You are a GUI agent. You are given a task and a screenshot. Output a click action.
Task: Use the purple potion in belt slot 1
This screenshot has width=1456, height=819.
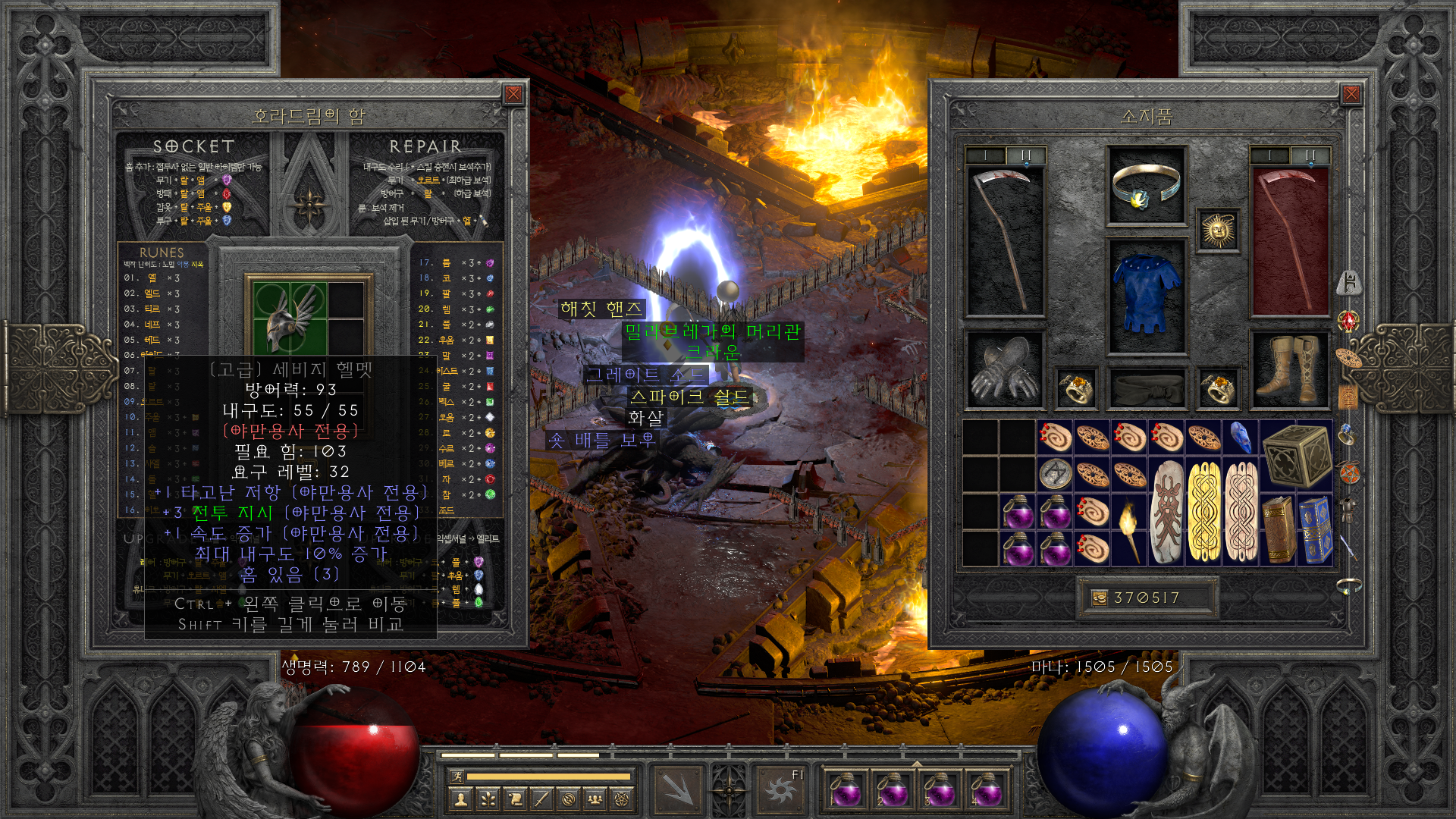click(845, 789)
